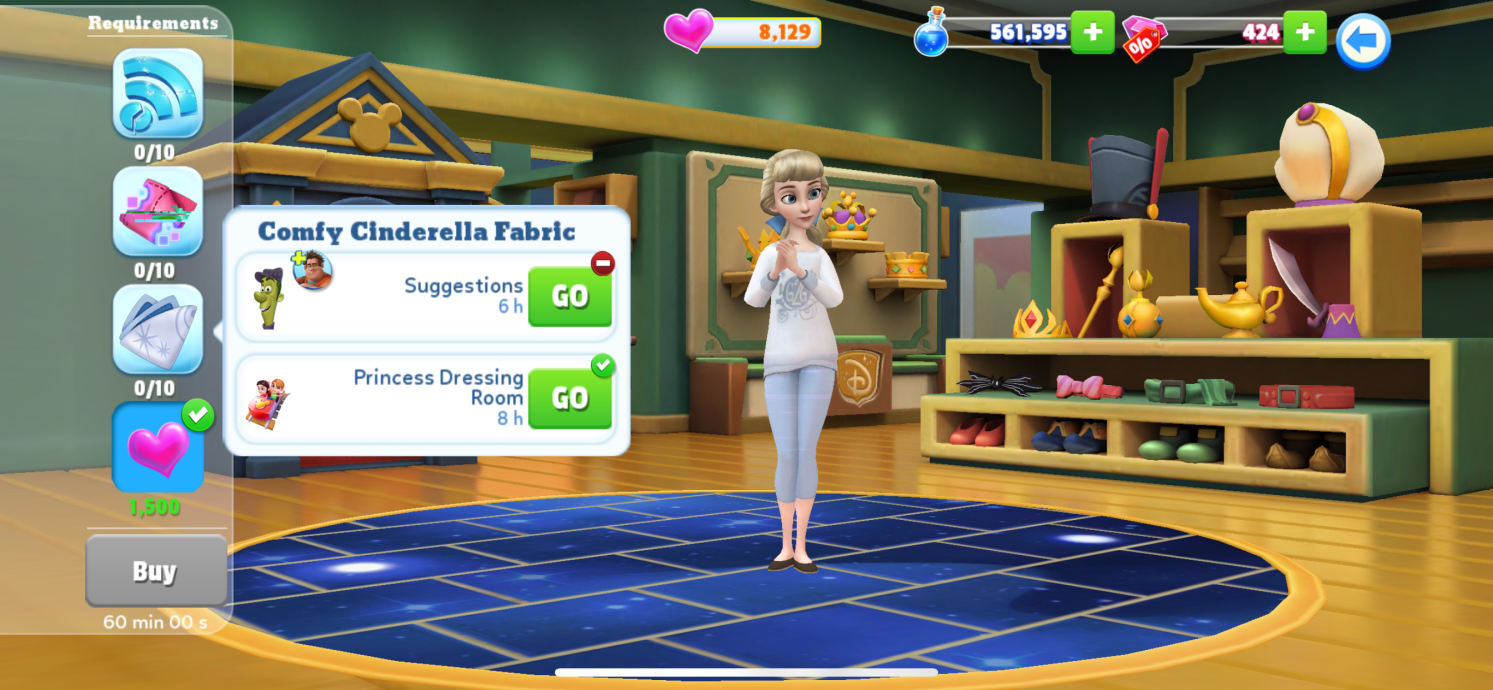The height and width of the screenshot is (690, 1493).
Task: Add more magic potions with plus button
Action: tap(1092, 32)
